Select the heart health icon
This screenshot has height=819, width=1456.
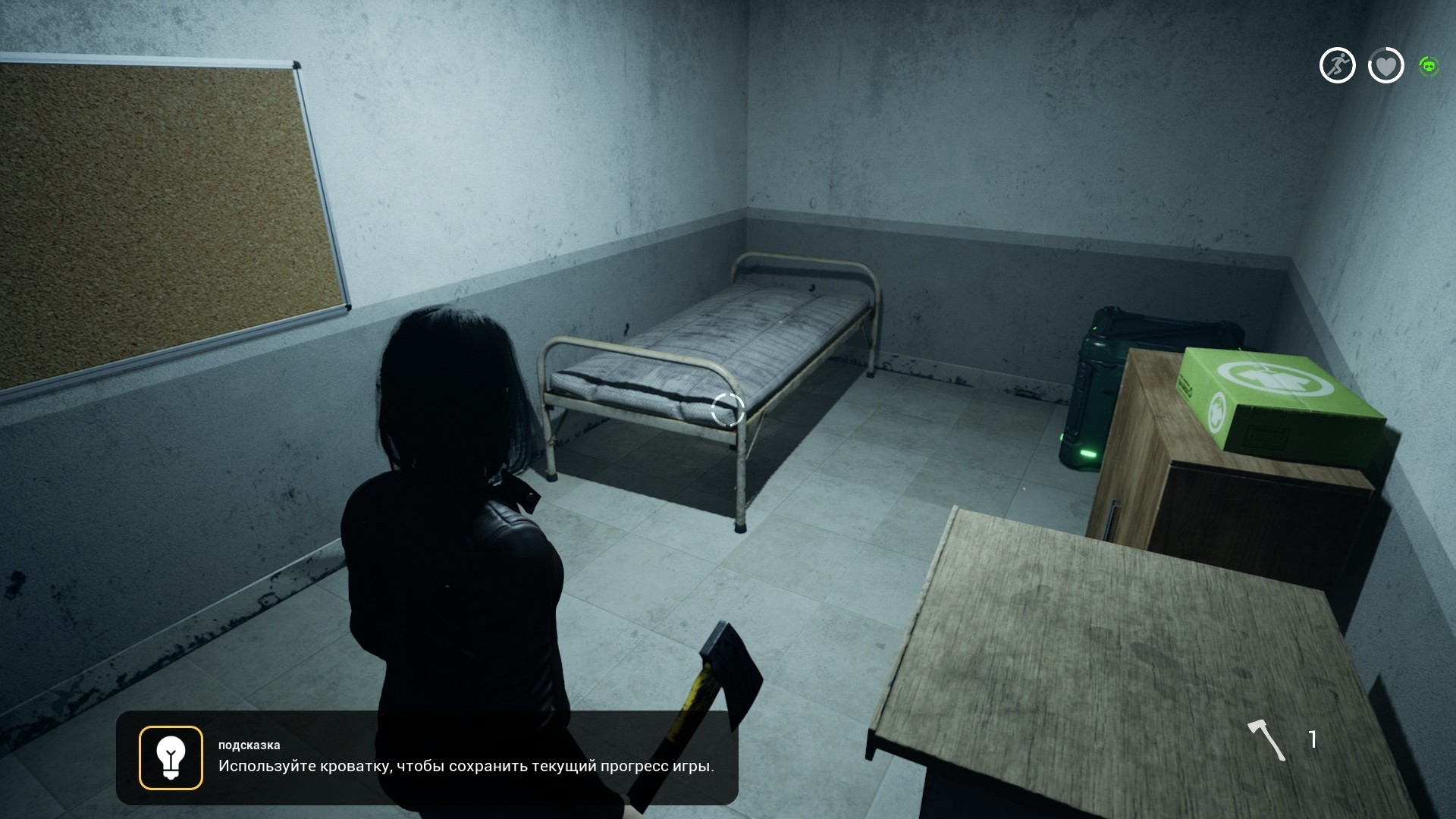tap(1385, 66)
